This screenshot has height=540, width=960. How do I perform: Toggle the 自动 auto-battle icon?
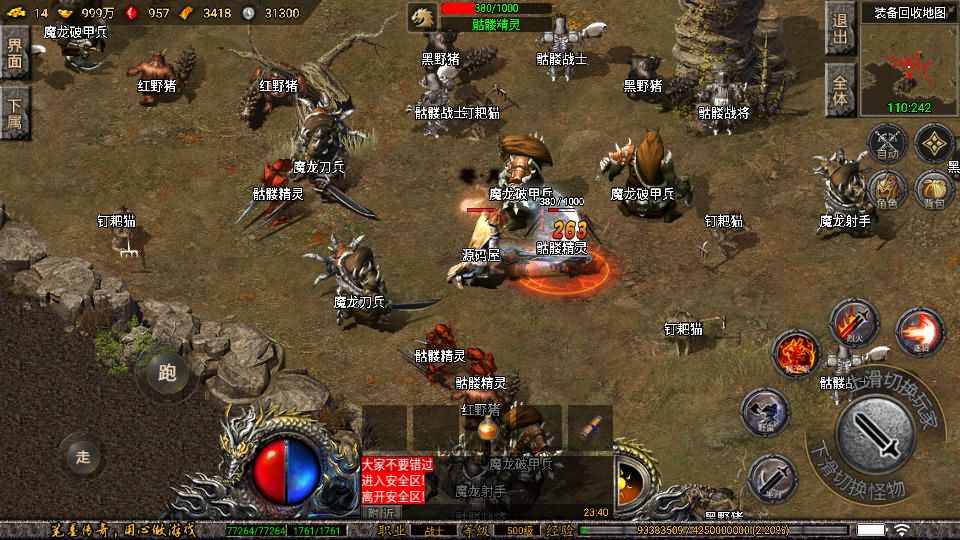click(x=887, y=143)
